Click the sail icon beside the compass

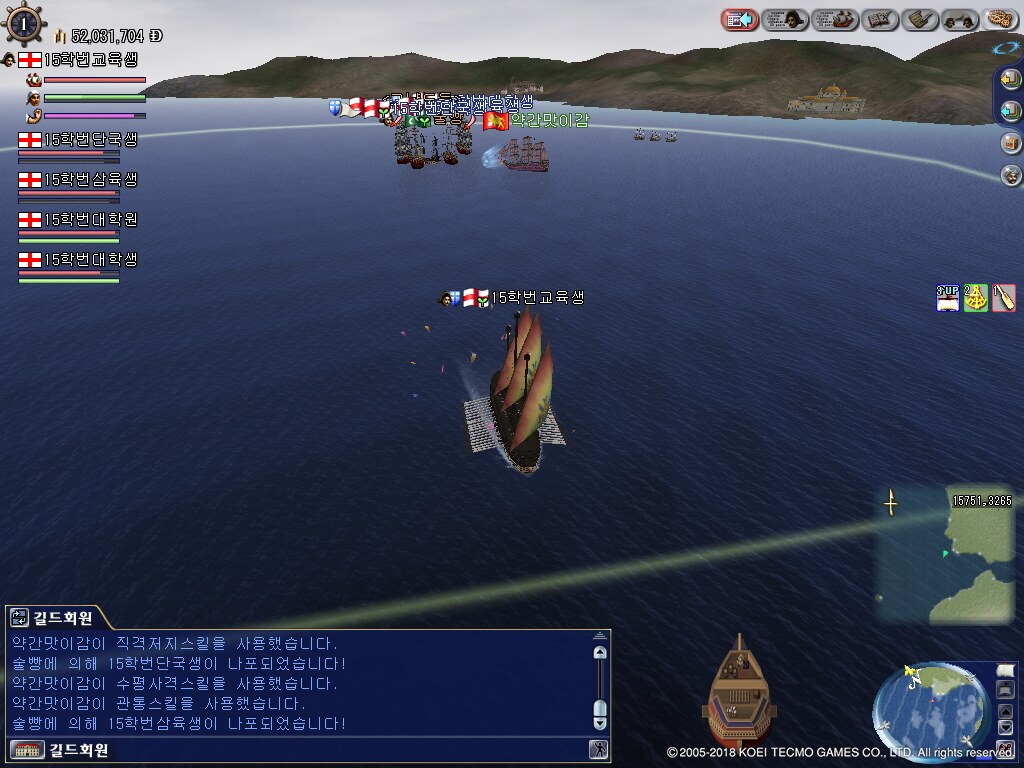(1004, 669)
